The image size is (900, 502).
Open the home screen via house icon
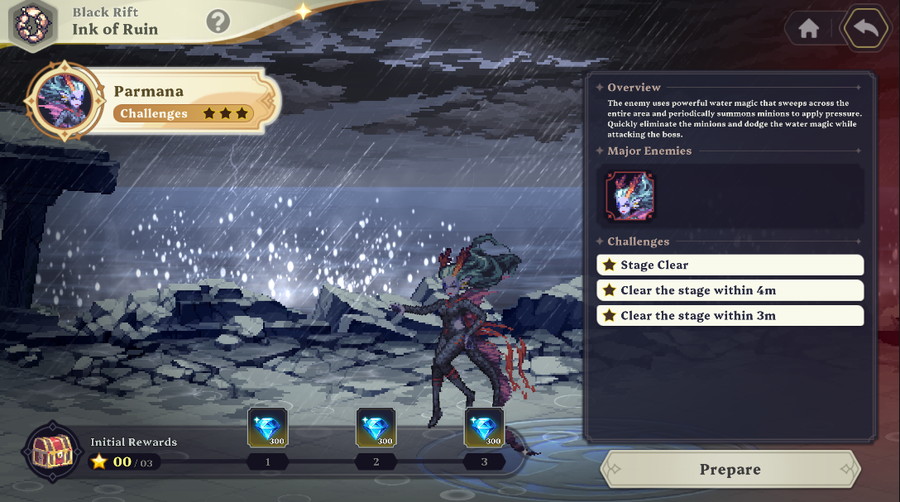coord(808,29)
